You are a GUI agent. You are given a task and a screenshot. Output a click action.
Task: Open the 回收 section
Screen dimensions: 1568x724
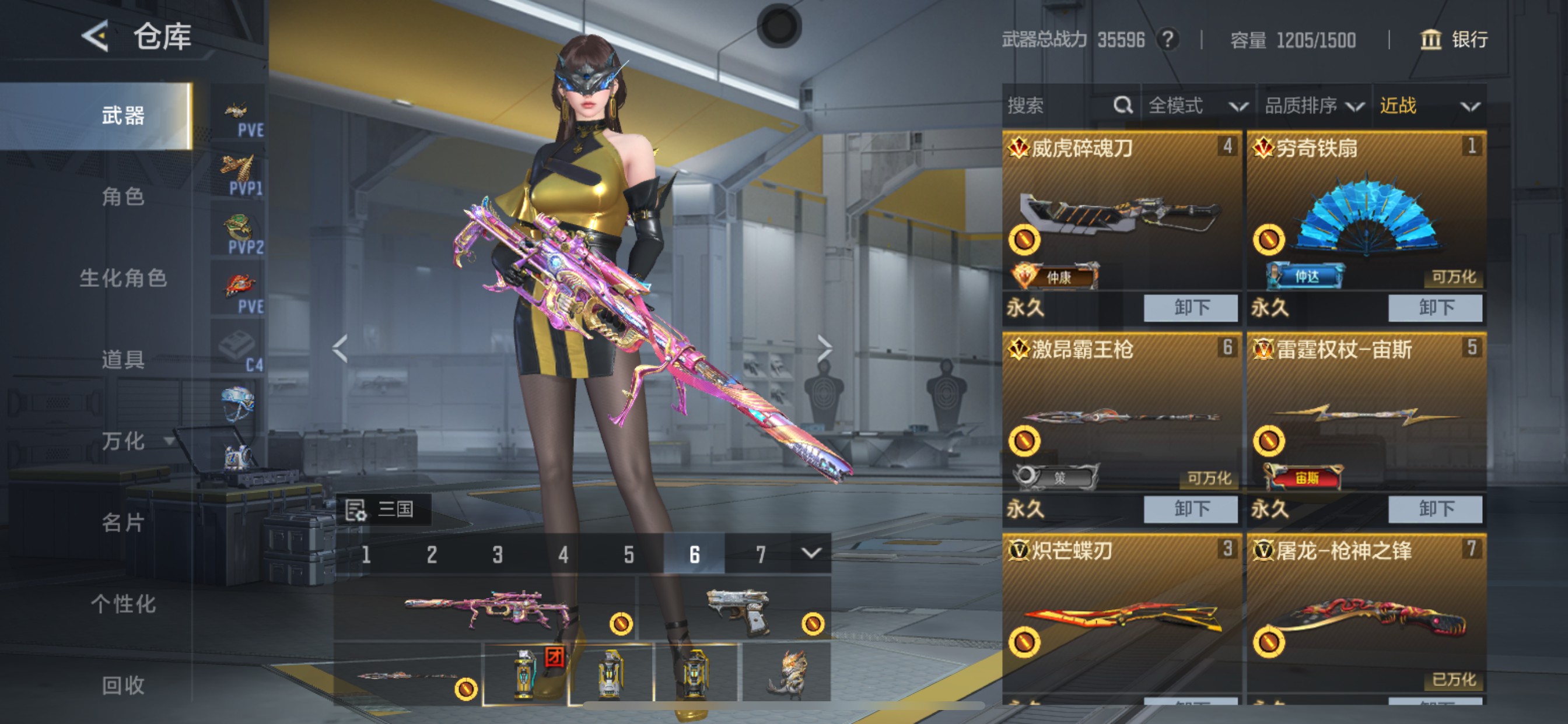123,686
